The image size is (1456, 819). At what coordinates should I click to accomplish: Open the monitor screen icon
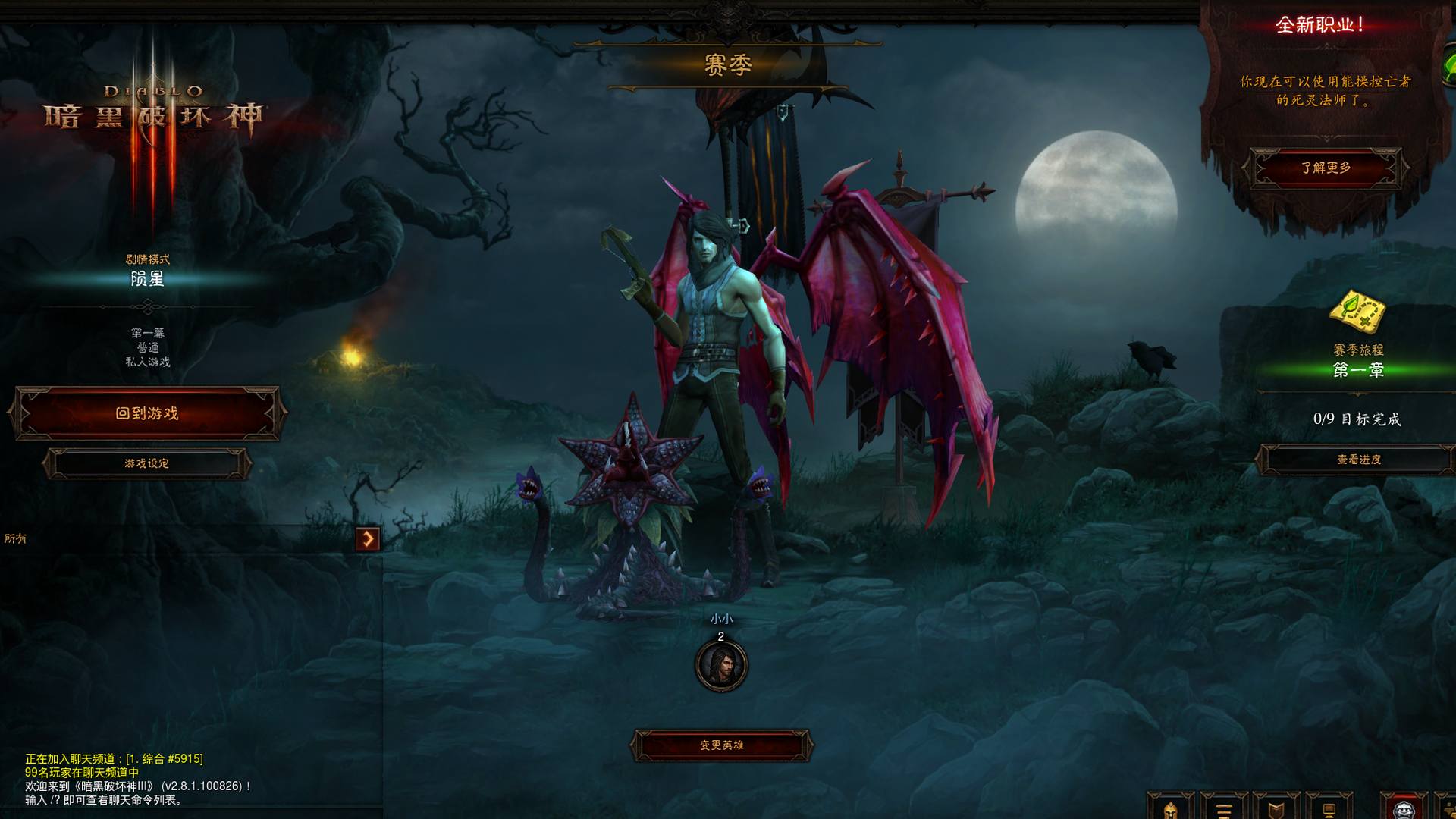click(x=1329, y=808)
